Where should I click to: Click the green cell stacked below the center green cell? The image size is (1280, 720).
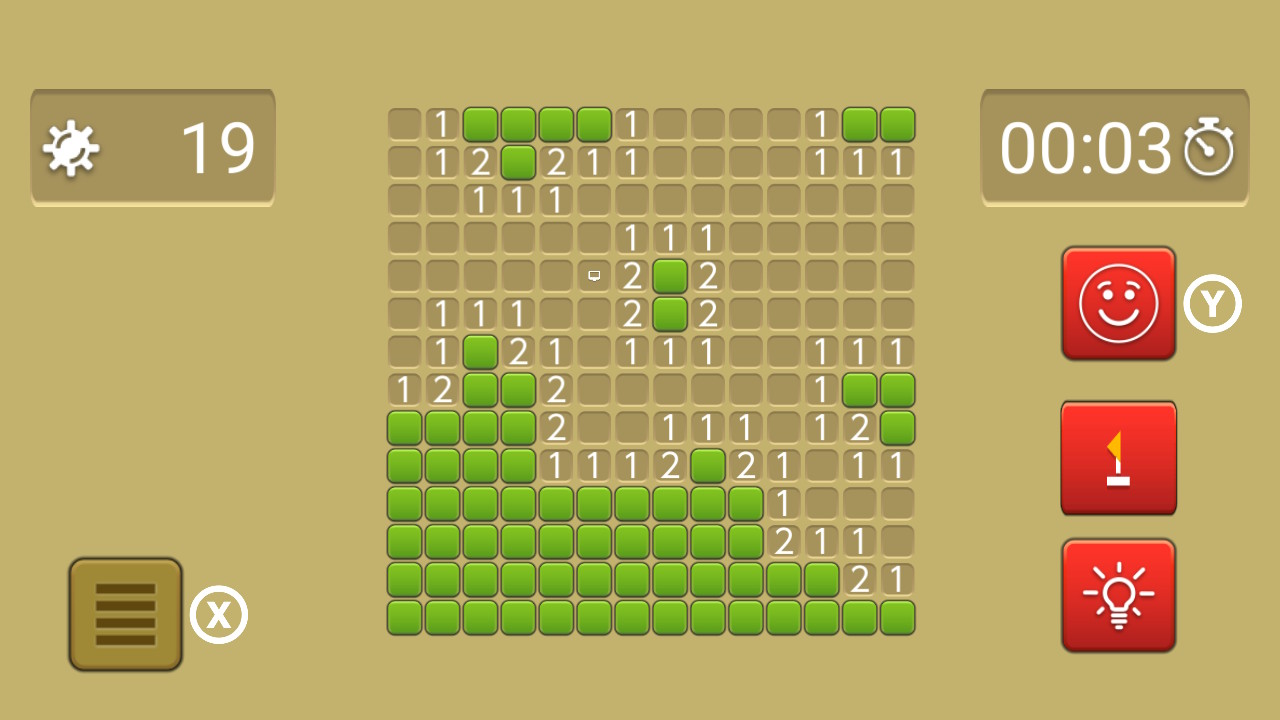670,313
